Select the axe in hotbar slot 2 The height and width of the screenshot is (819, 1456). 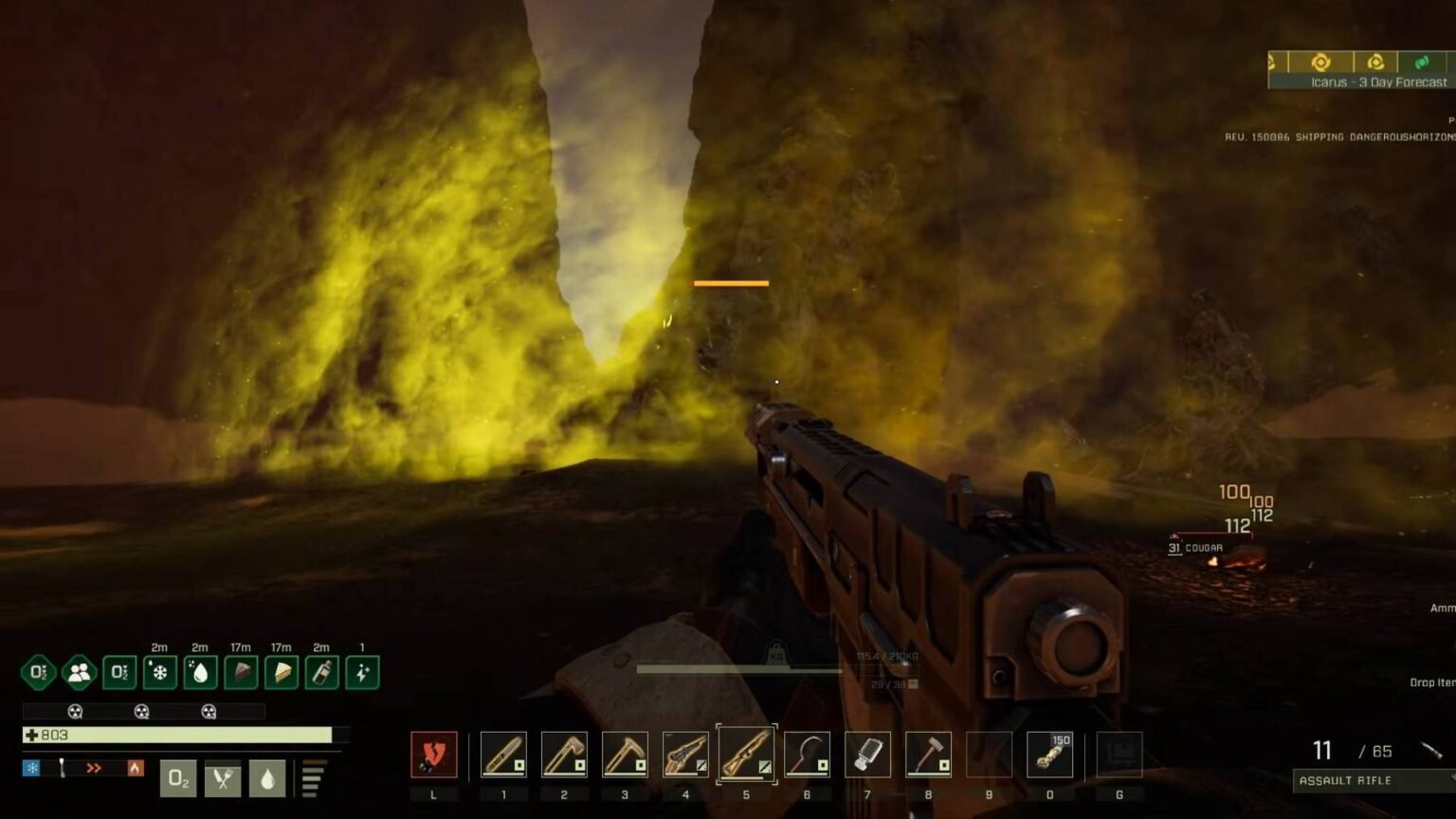565,754
